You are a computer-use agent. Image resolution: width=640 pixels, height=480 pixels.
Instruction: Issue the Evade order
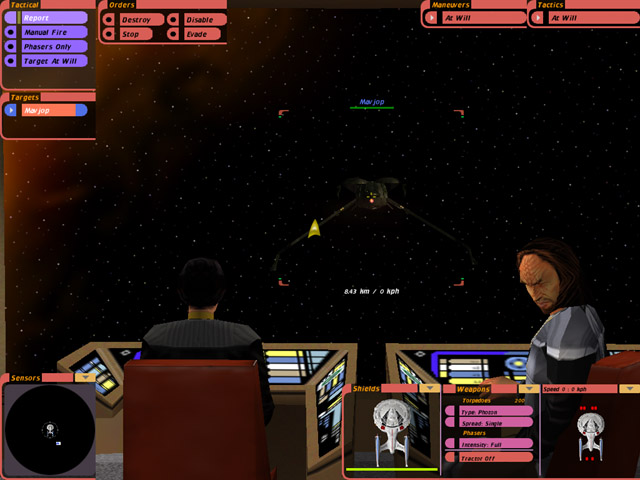pyautogui.click(x=200, y=34)
